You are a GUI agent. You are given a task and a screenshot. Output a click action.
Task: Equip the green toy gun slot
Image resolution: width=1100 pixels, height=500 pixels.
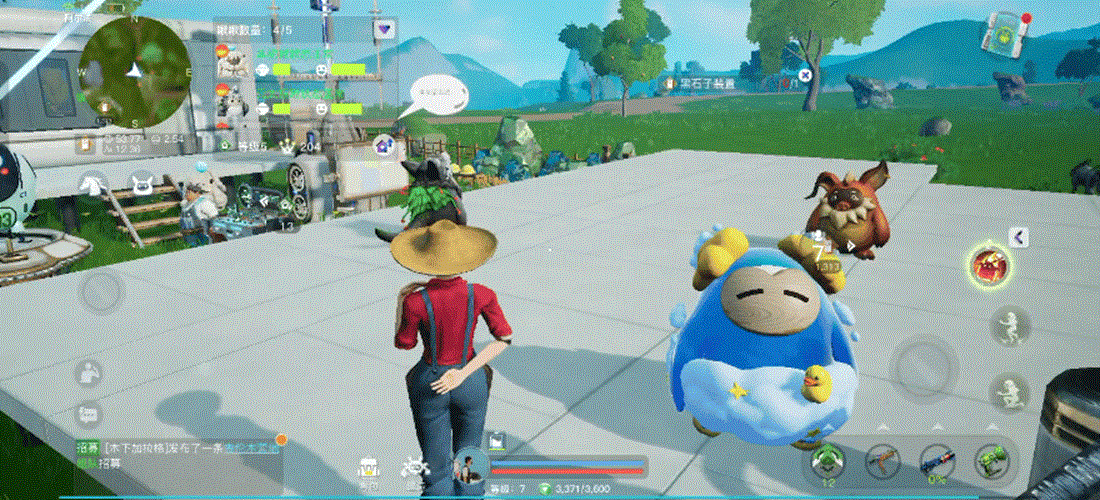(x=990, y=460)
